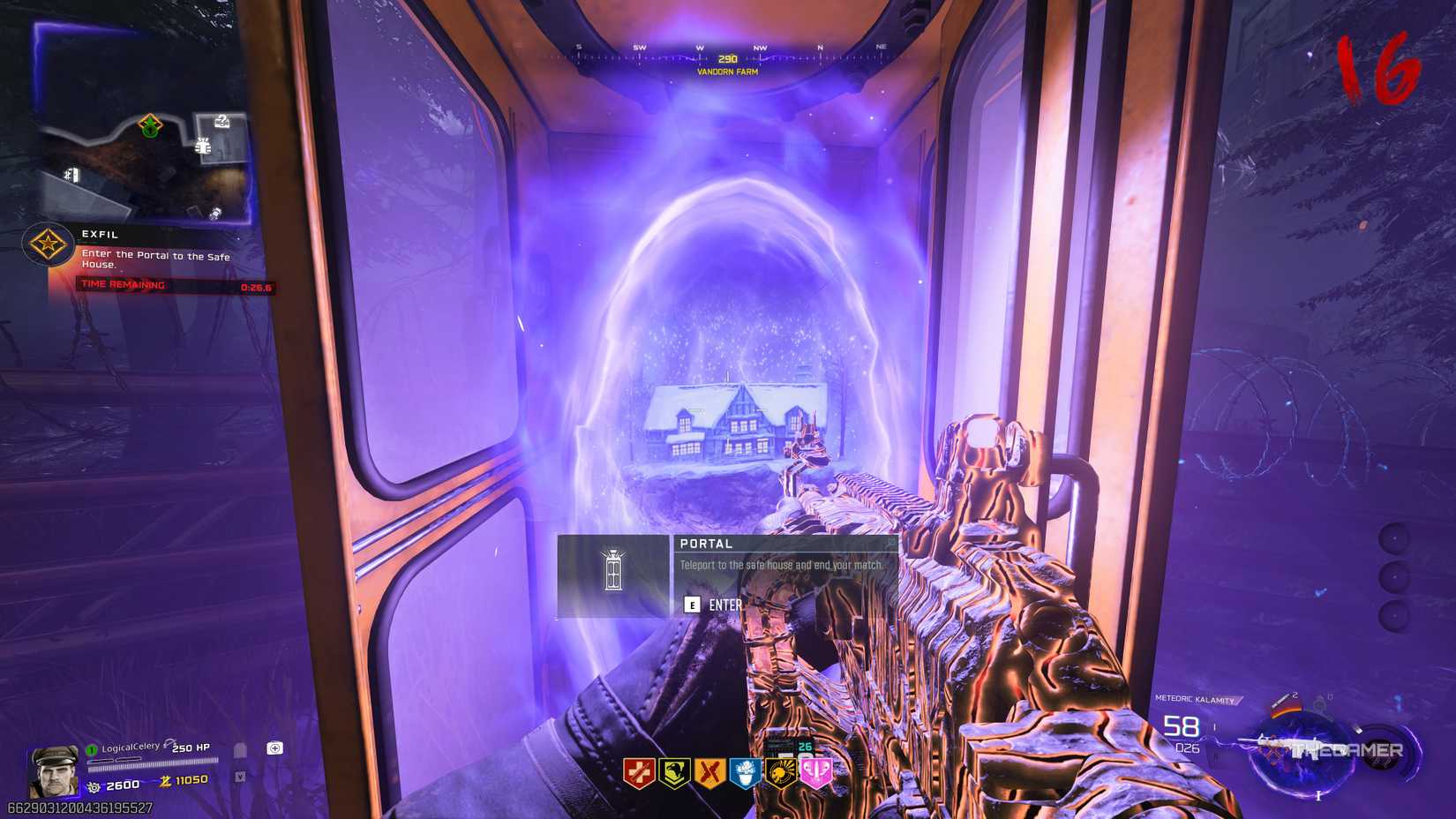The width and height of the screenshot is (1456, 819).
Task: Click the V keybind indicator on the HUD
Action: tap(240, 777)
